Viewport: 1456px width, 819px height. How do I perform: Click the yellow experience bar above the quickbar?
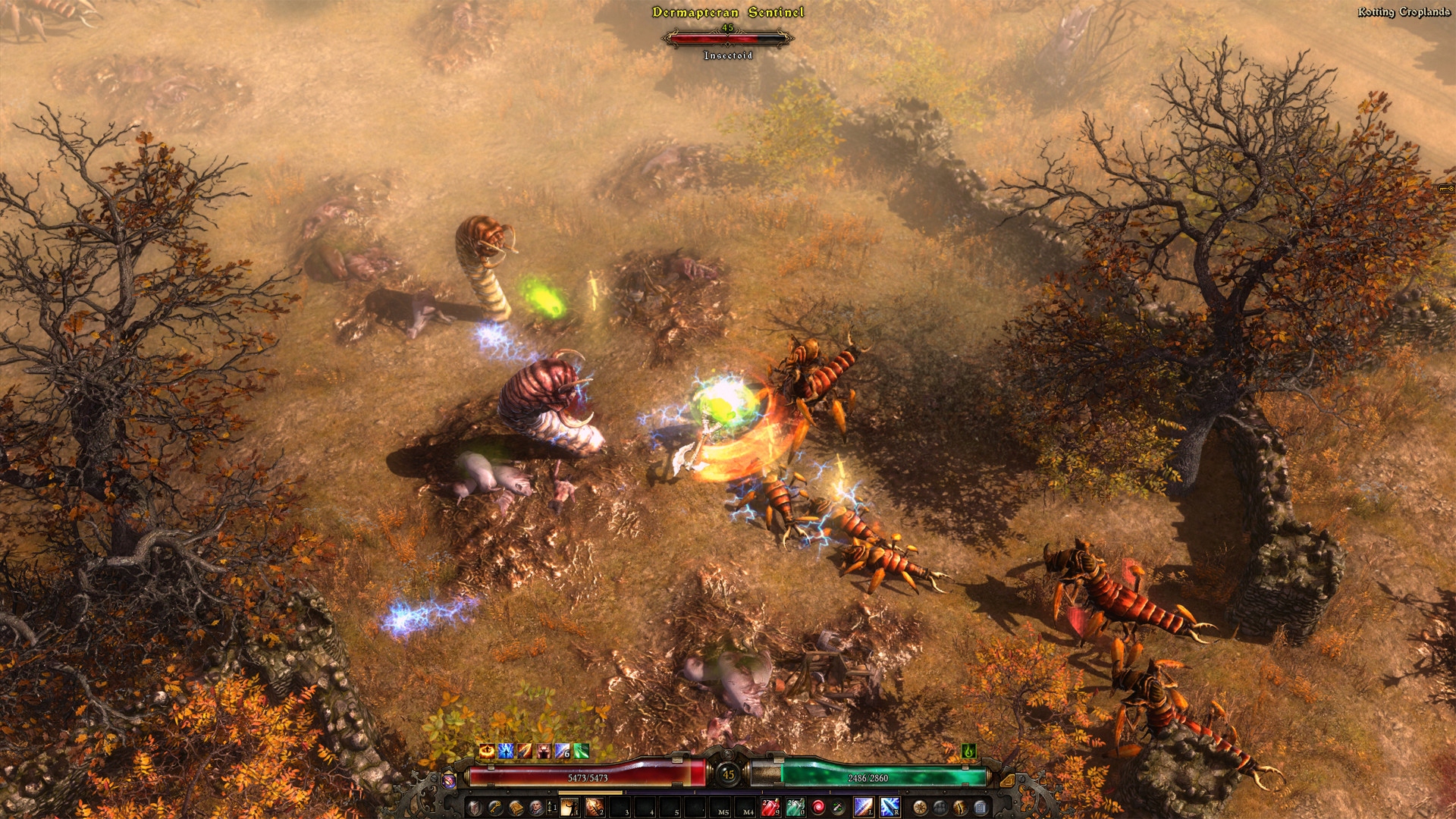589,792
